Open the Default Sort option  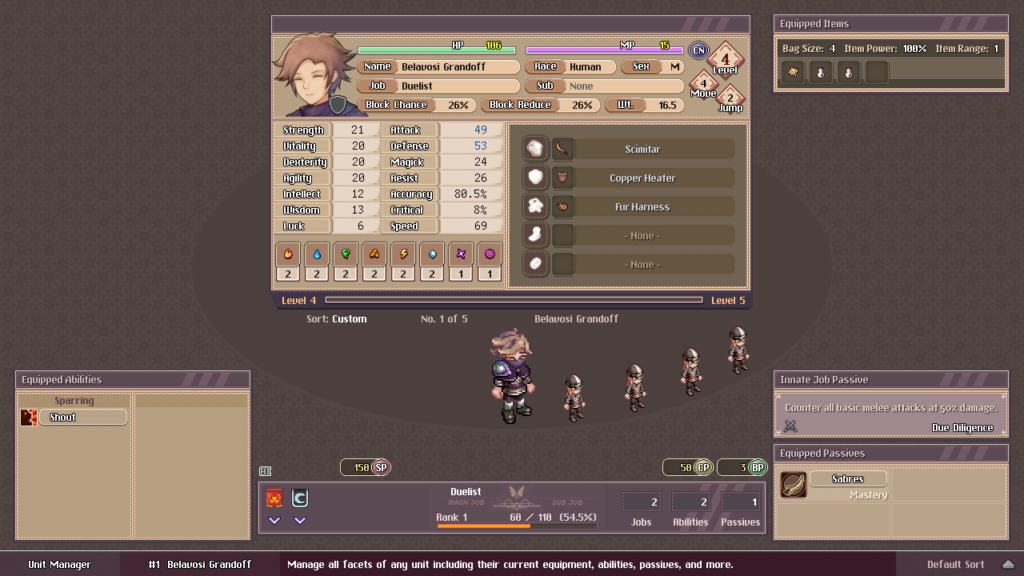(x=956, y=564)
